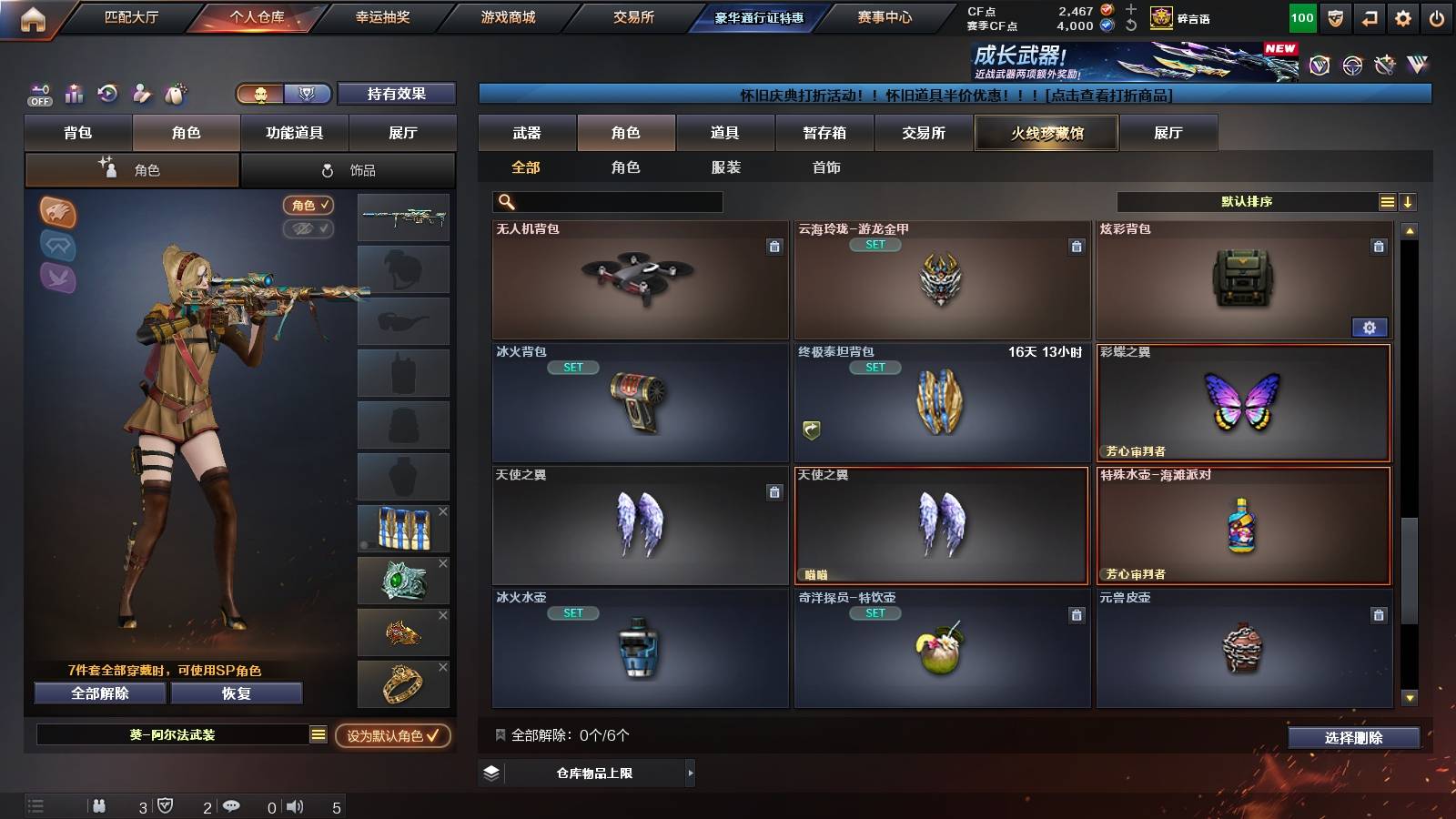Toggle the OFF key switch above the character panel

(38, 93)
